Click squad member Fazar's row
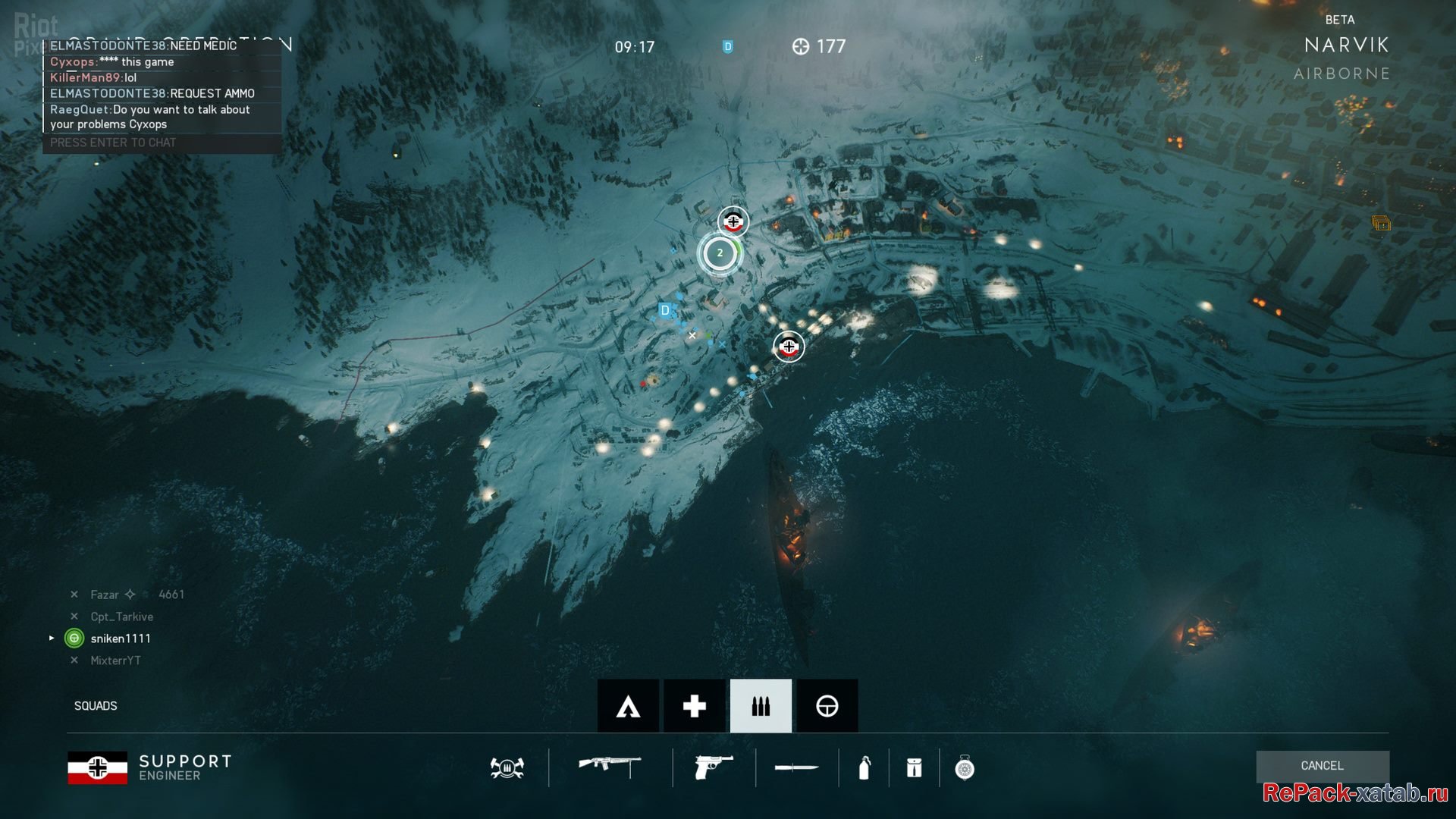Image resolution: width=1456 pixels, height=819 pixels. (x=105, y=595)
